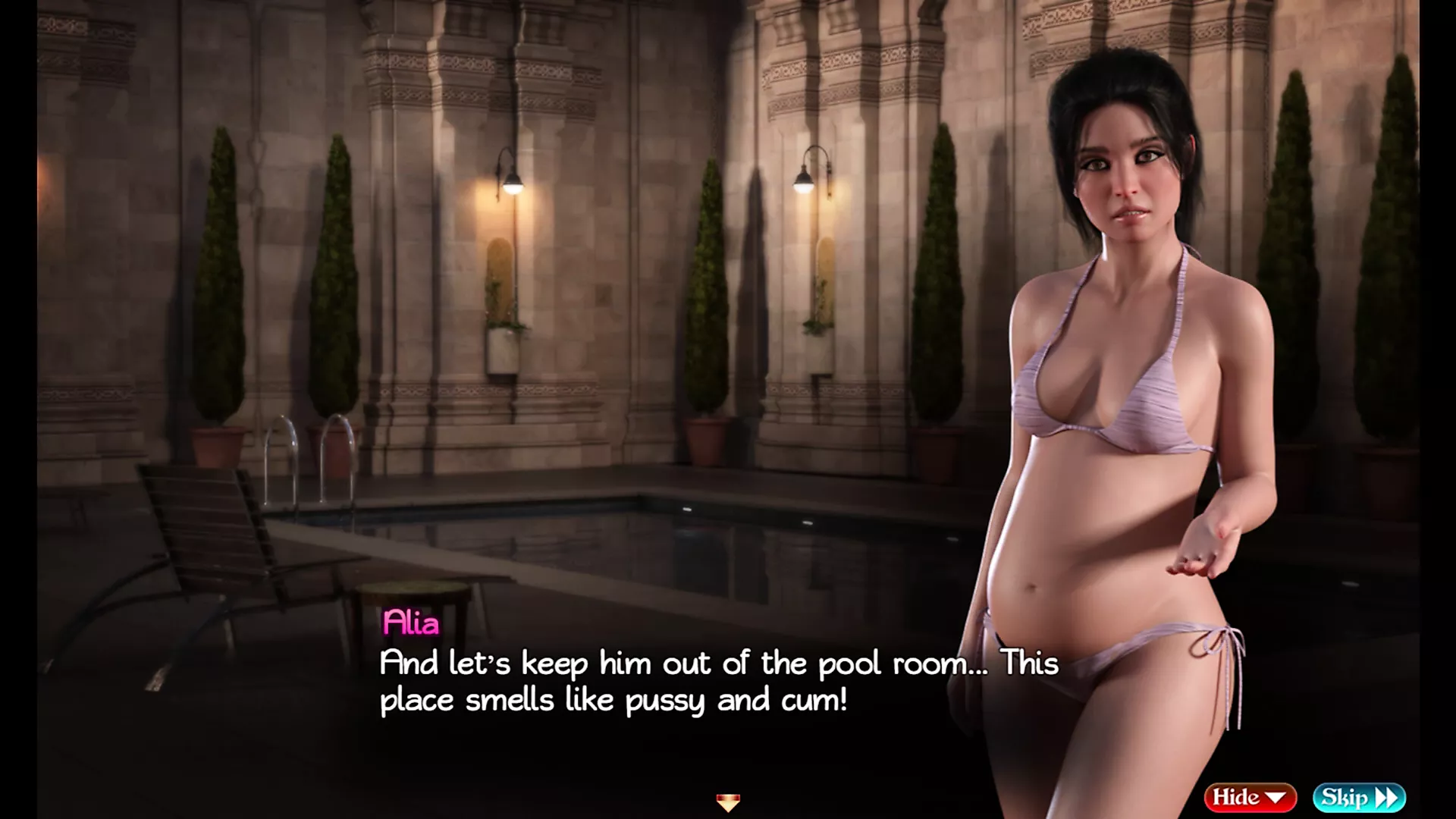This screenshot has width=1456, height=819.
Task: Hide the dialogue text box
Action: 1250,797
